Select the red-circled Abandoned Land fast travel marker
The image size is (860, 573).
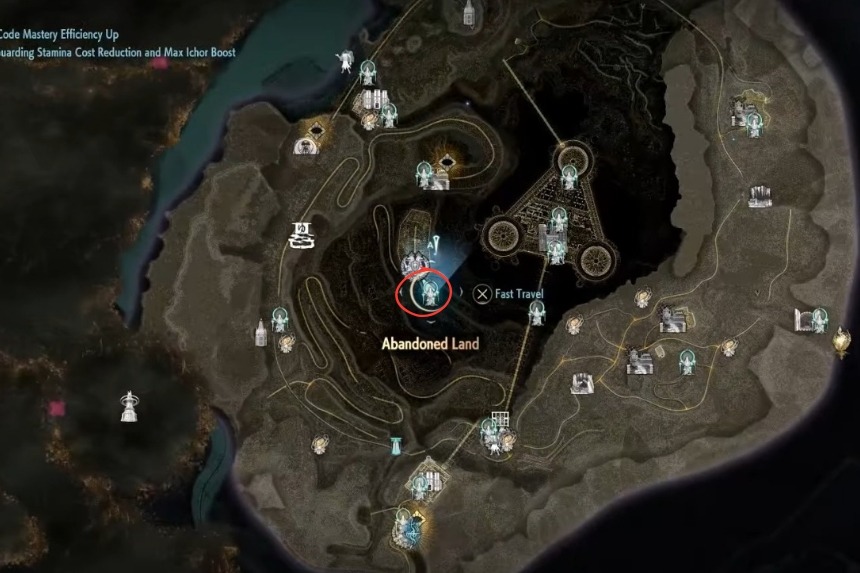[x=431, y=291]
